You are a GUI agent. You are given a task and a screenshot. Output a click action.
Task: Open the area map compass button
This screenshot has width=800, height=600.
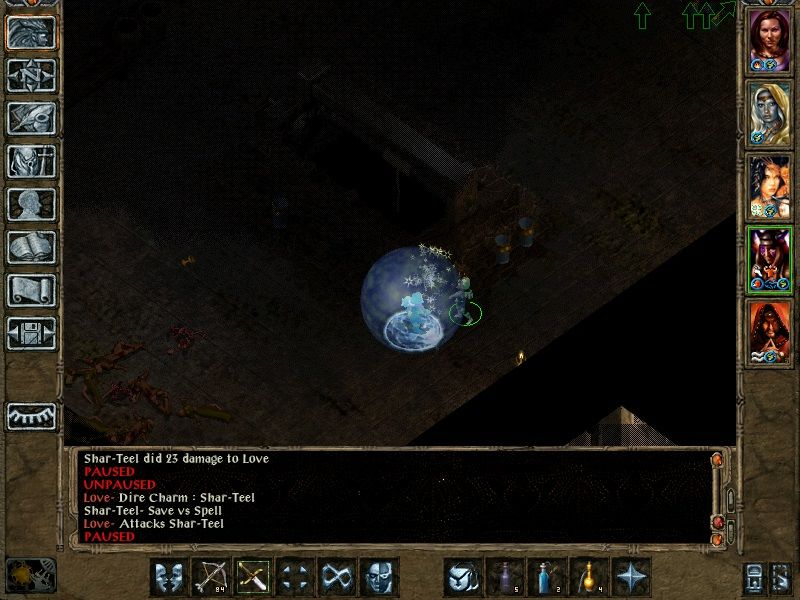31,75
